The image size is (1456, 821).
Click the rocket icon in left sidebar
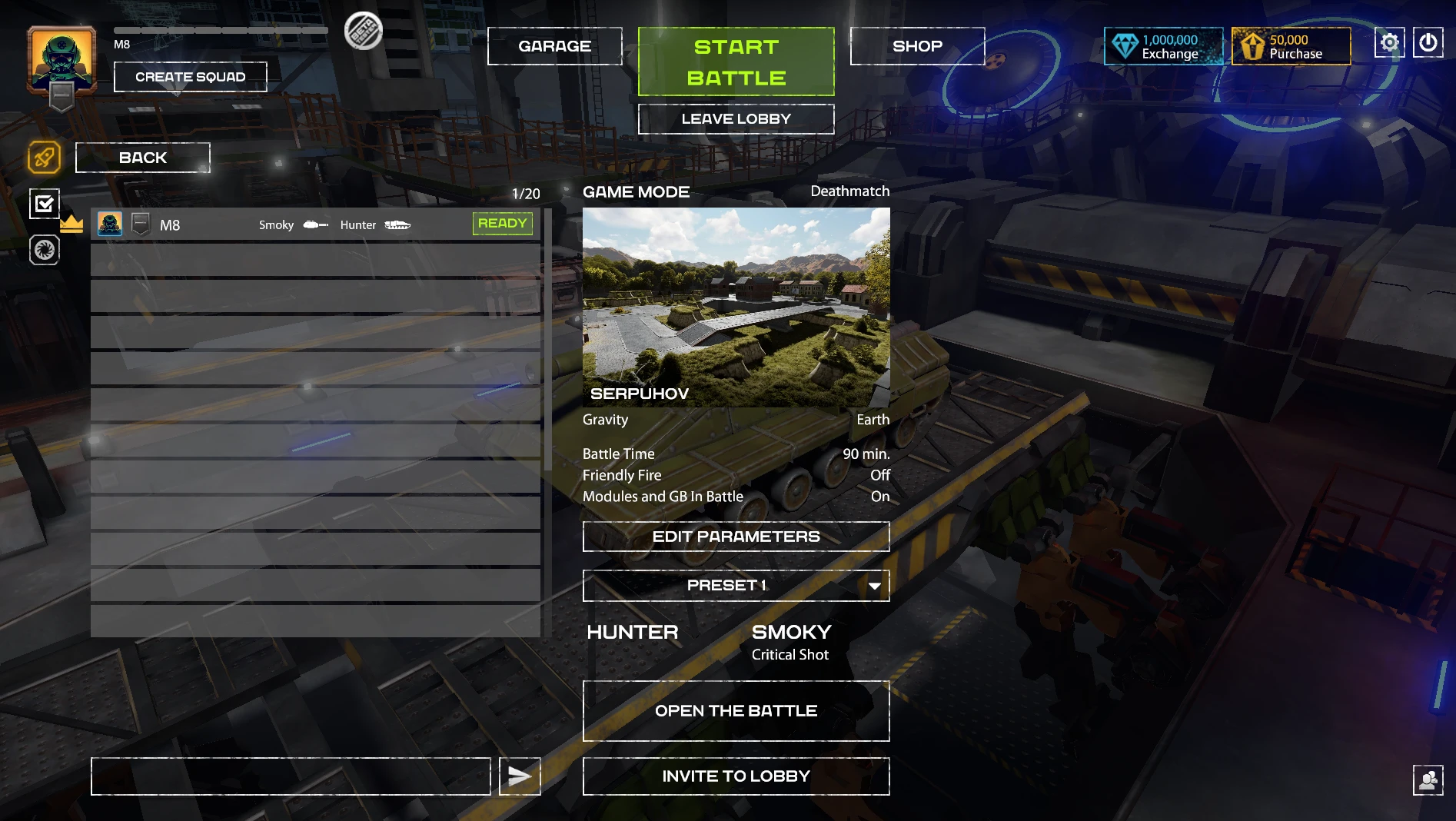coord(44,158)
